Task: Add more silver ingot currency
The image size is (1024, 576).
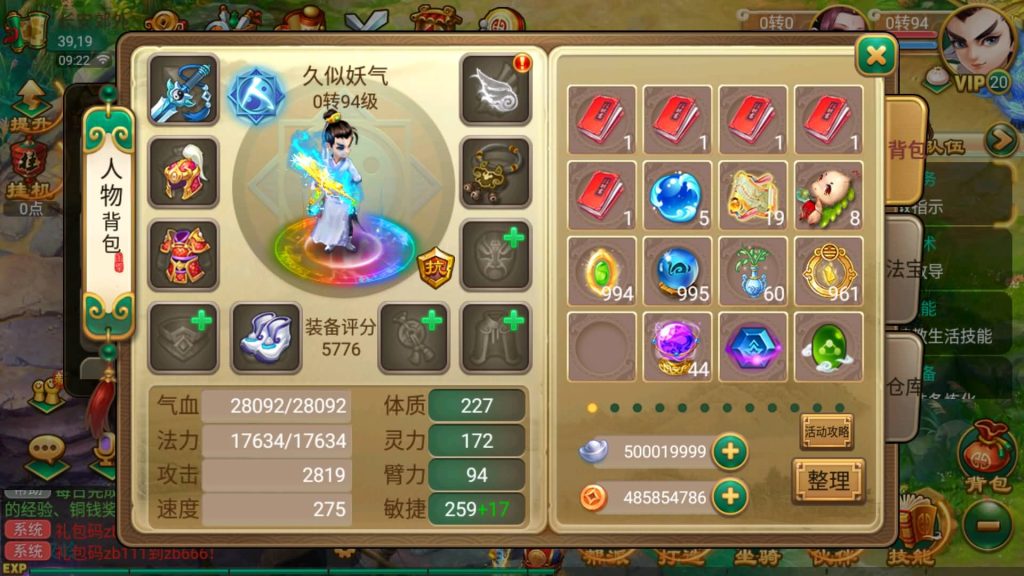Action: [x=730, y=452]
